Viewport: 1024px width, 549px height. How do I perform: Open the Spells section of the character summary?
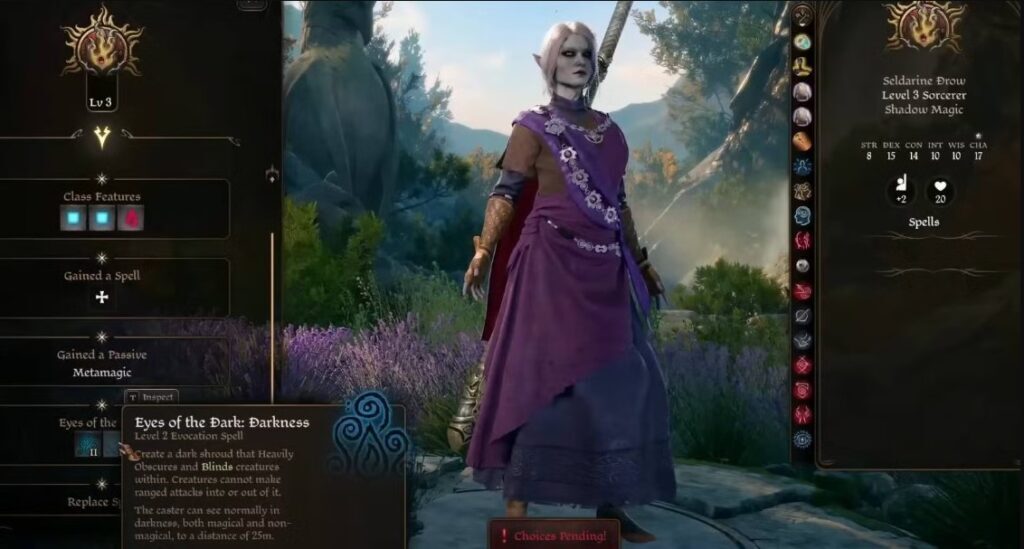click(923, 222)
